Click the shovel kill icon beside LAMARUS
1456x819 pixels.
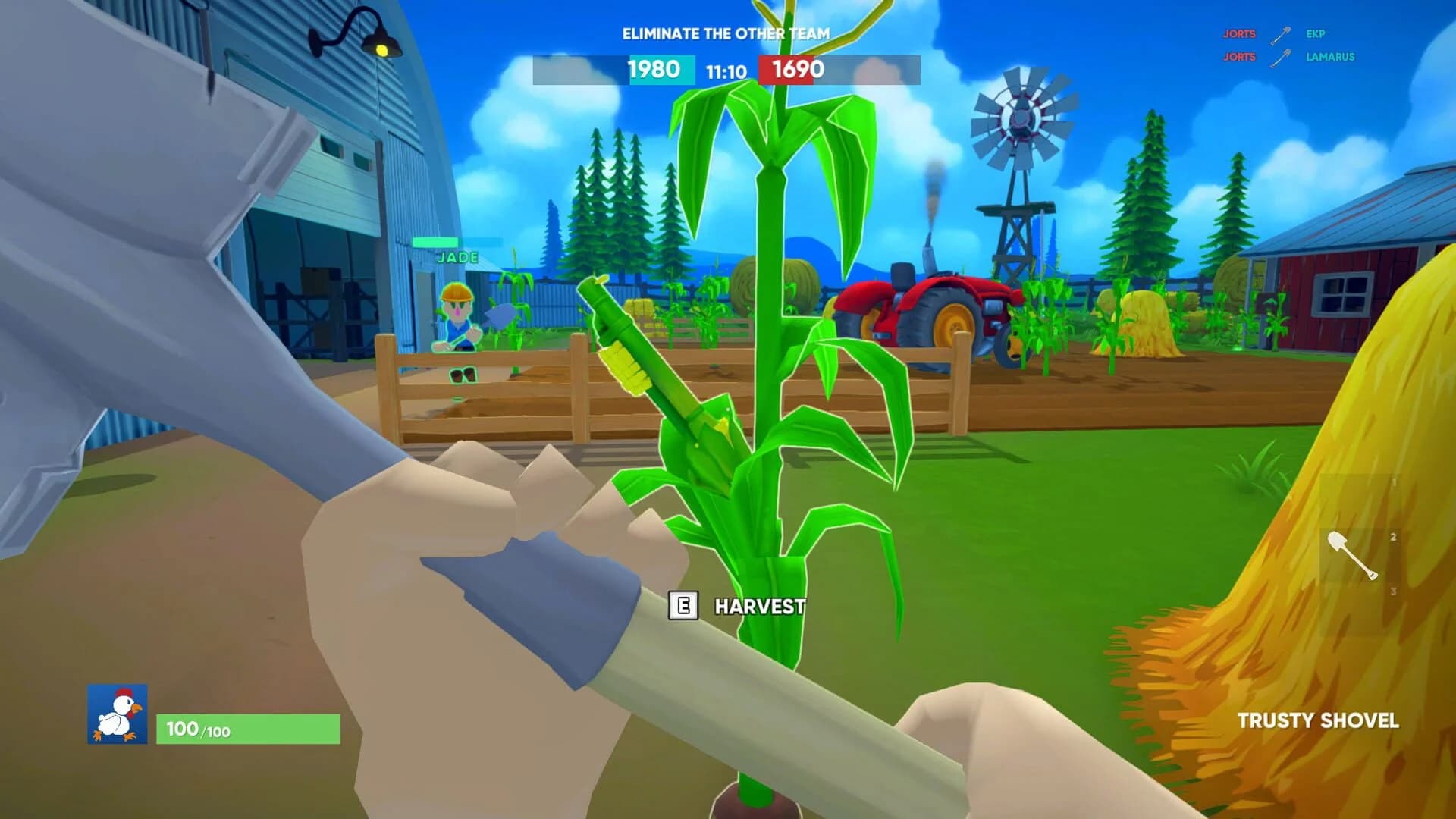[1280, 58]
